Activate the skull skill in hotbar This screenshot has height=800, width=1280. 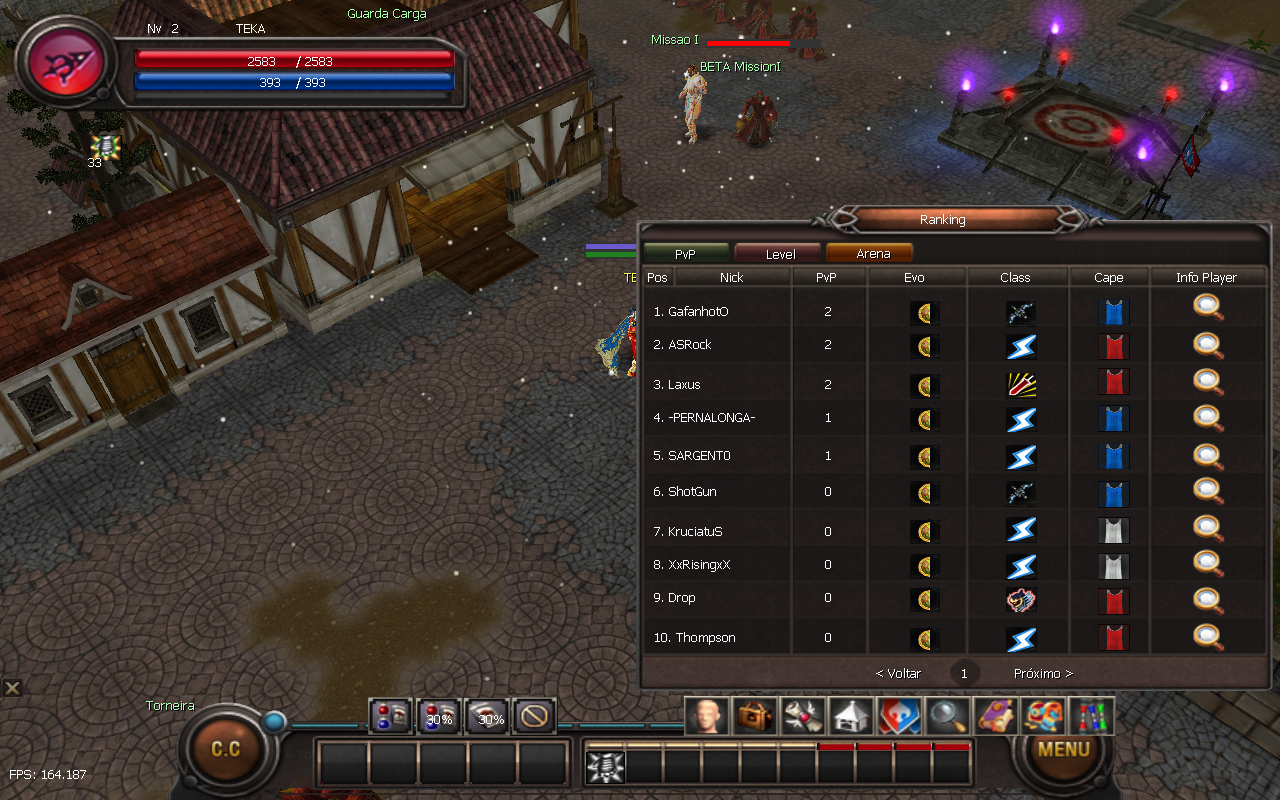coord(605,766)
